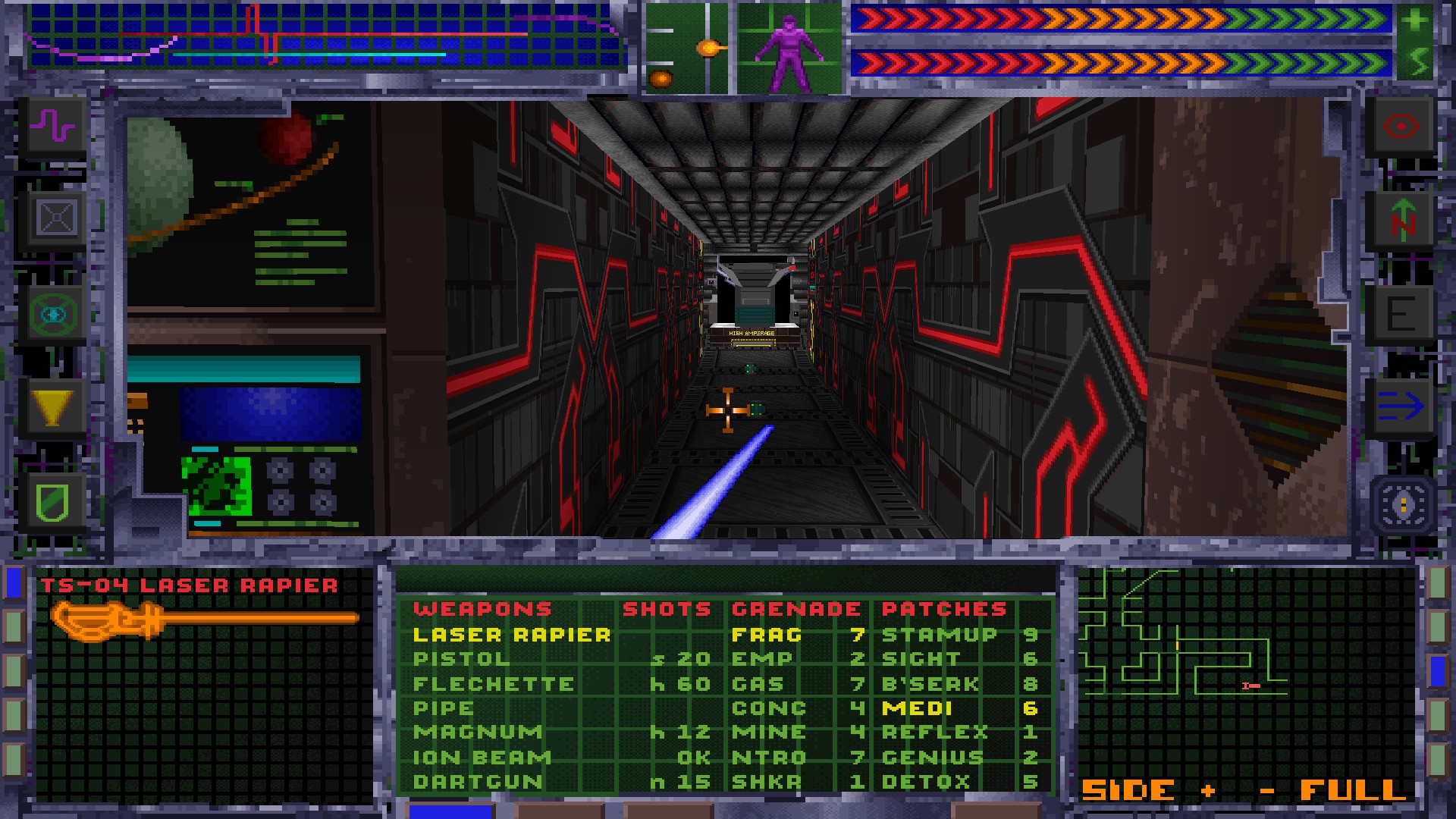
Task: Click the North compass arrow icon
Action: point(1402,220)
